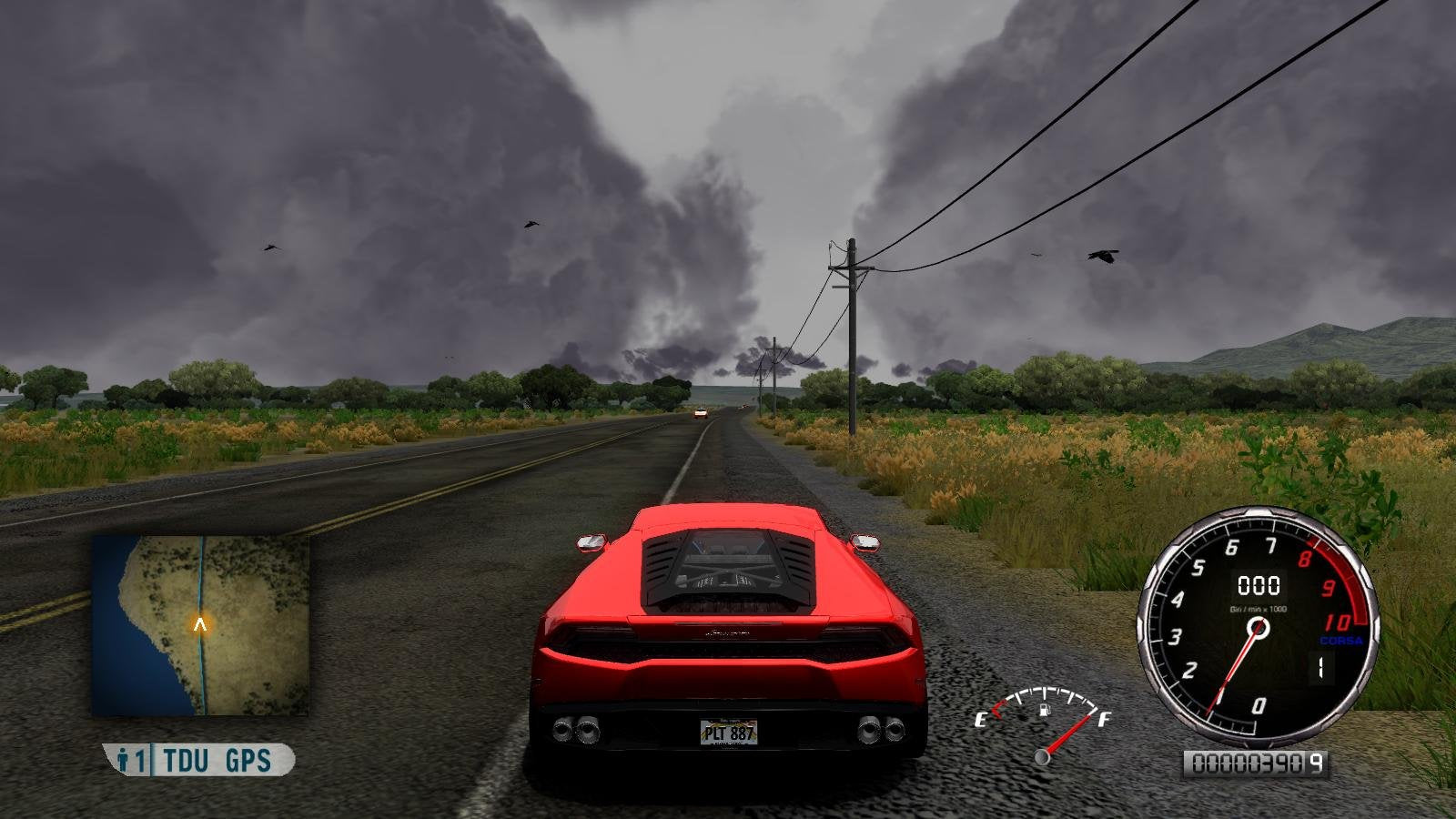
Task: Click the minimap in the corner
Action: tap(200, 624)
